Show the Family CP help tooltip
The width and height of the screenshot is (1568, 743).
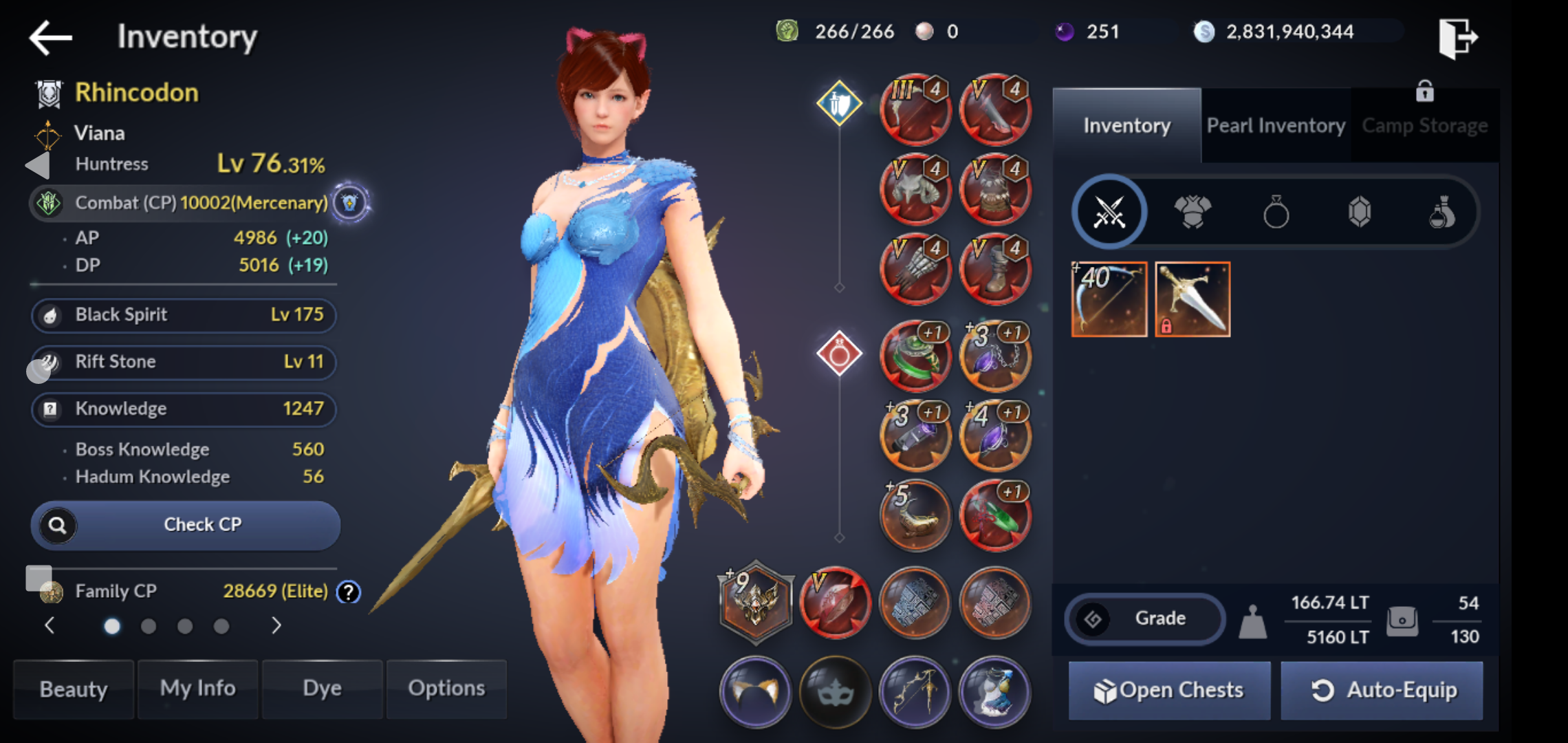[x=349, y=592]
